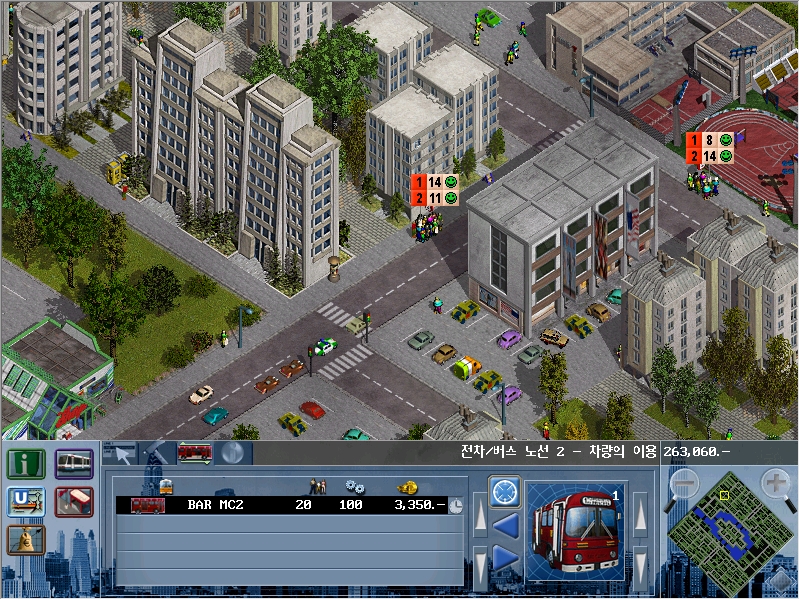Click the clock icon beside 3,350 price
Image resolution: width=800 pixels, height=600 pixels.
coord(456,505)
